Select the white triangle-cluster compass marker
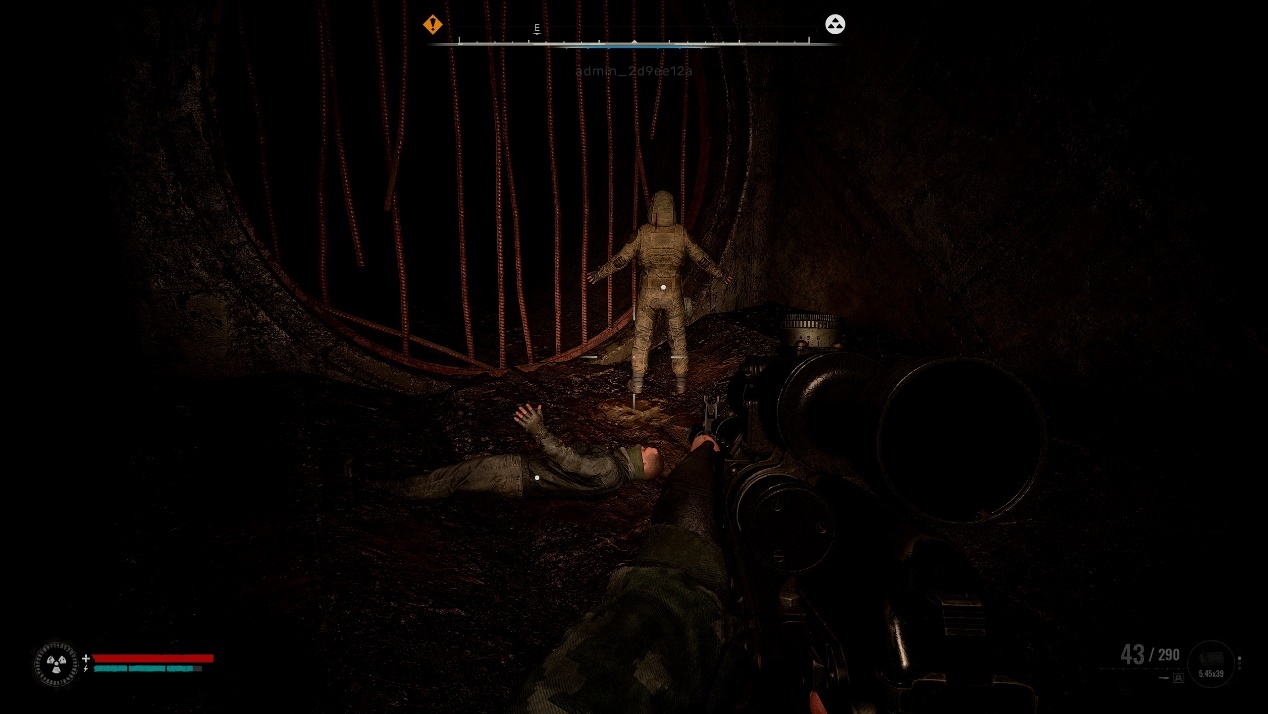1268x714 pixels. pos(835,24)
